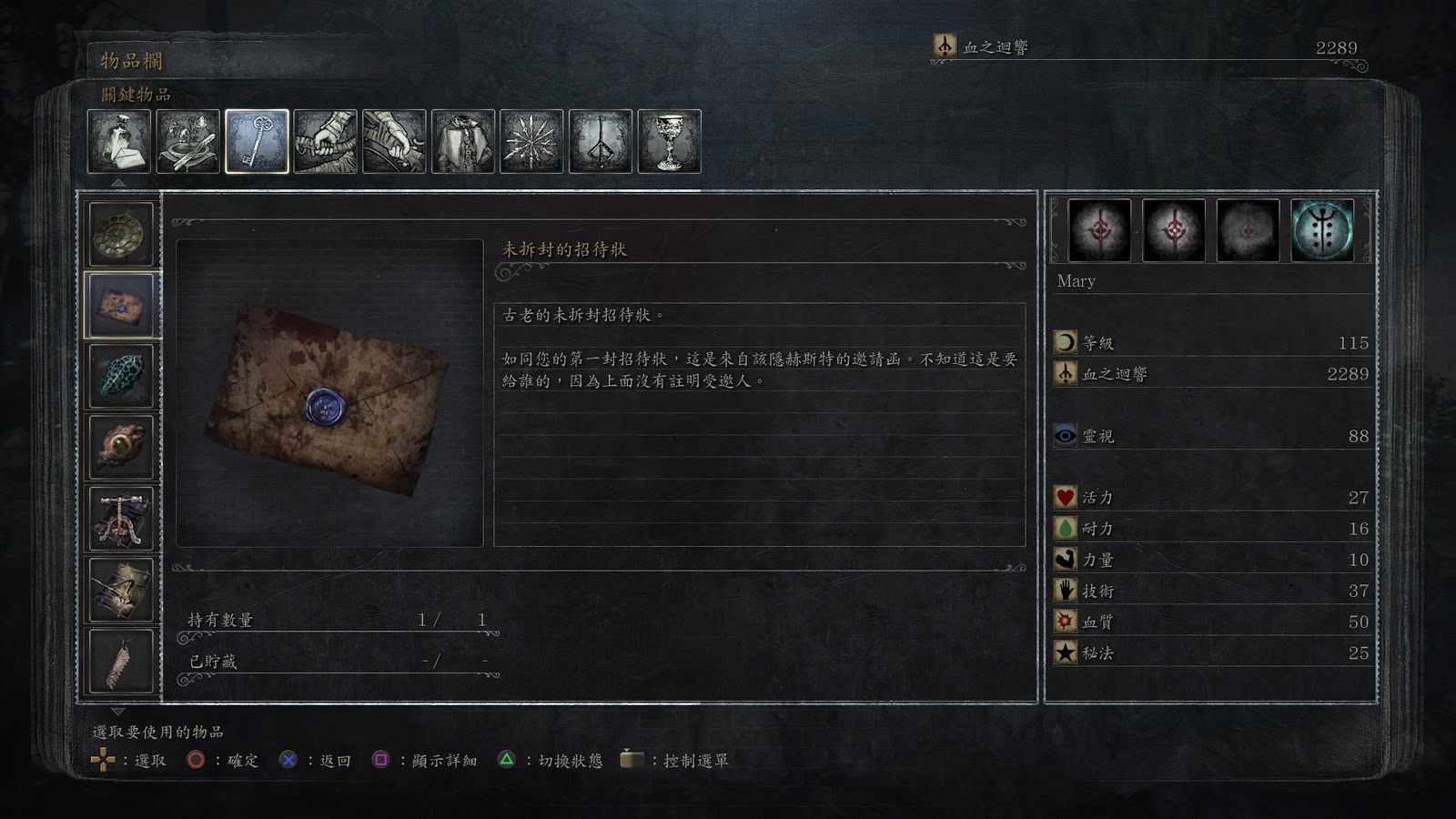Select the key items tab showing a key

pyautogui.click(x=257, y=142)
